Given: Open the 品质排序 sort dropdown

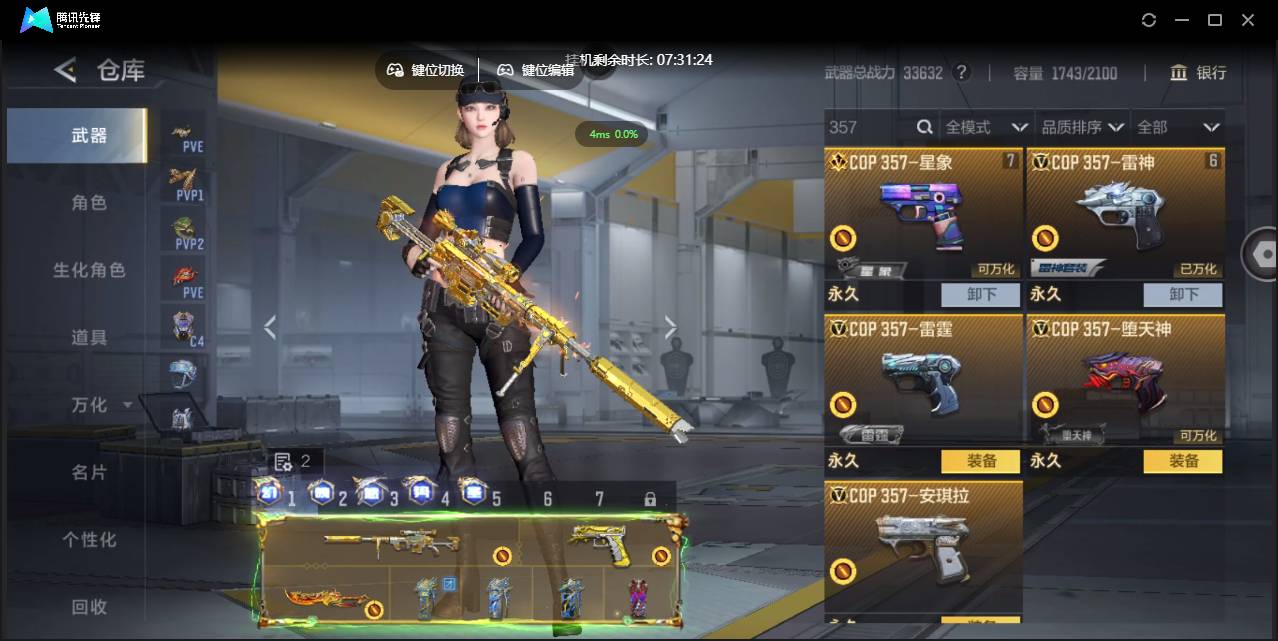Looking at the screenshot, I should [x=1082, y=127].
